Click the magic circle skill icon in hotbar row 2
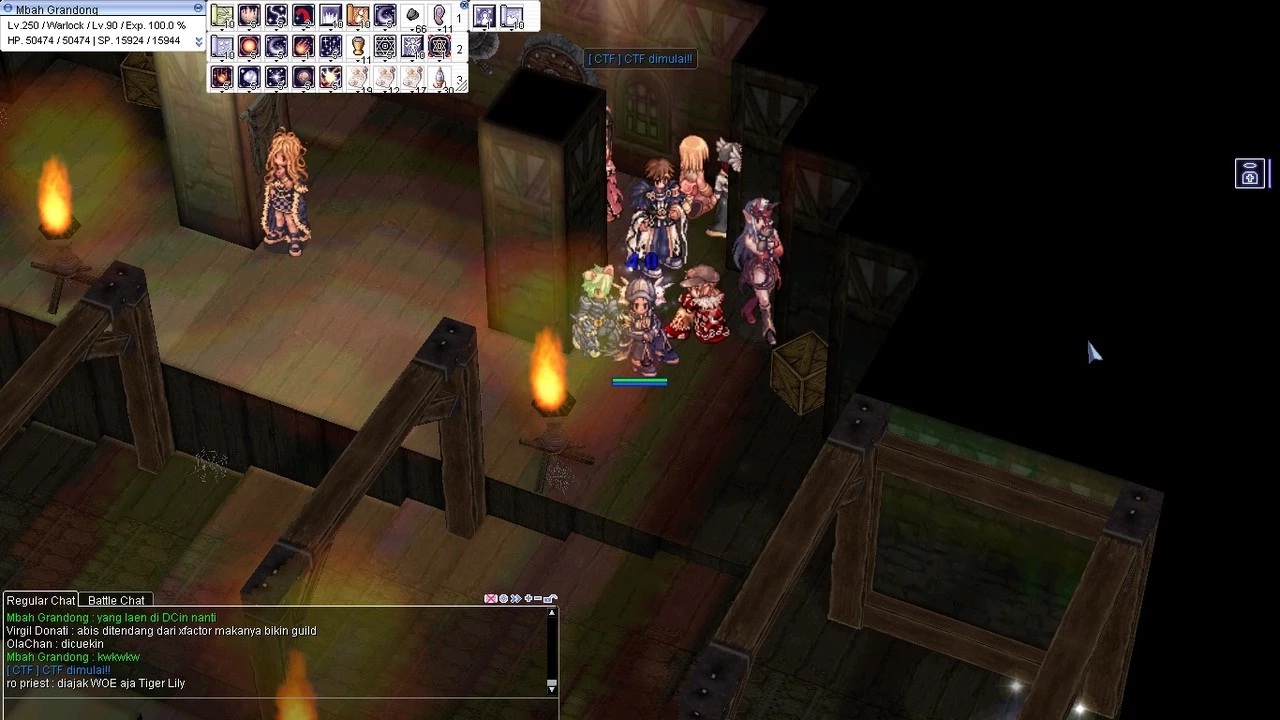1280x720 pixels. click(x=384, y=46)
